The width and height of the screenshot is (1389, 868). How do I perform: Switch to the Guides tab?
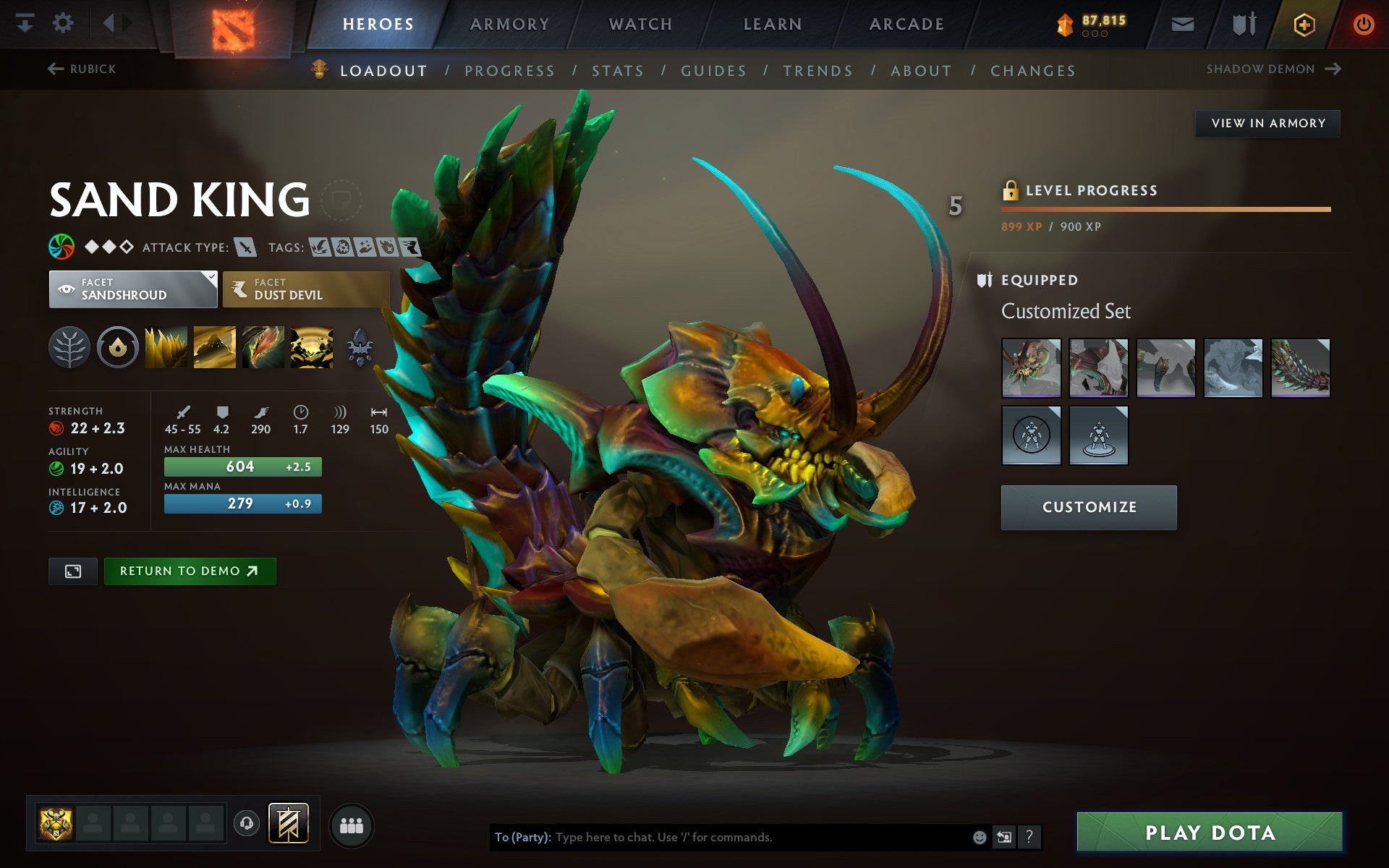point(713,70)
